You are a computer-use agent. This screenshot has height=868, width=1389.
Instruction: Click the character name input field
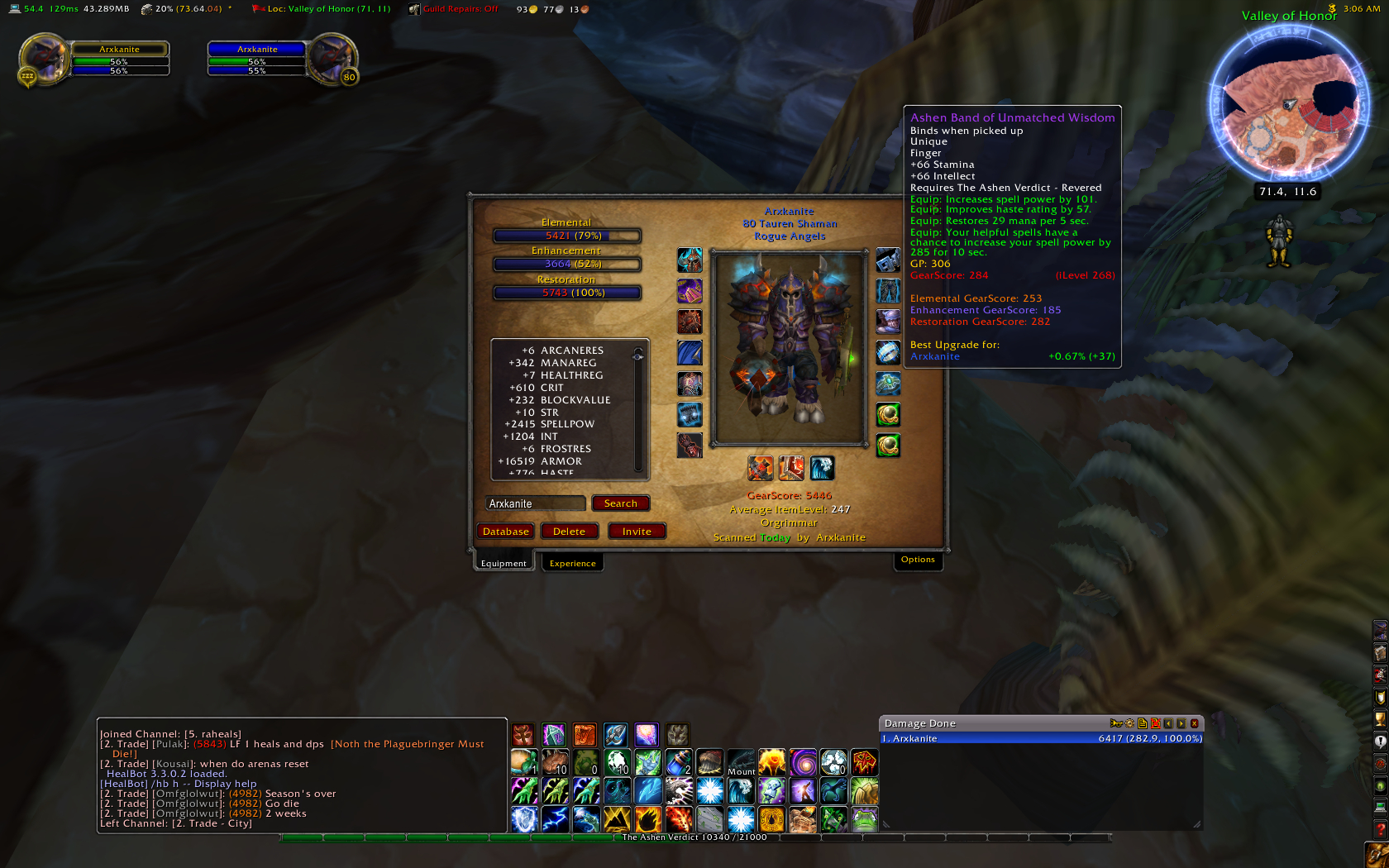point(535,503)
